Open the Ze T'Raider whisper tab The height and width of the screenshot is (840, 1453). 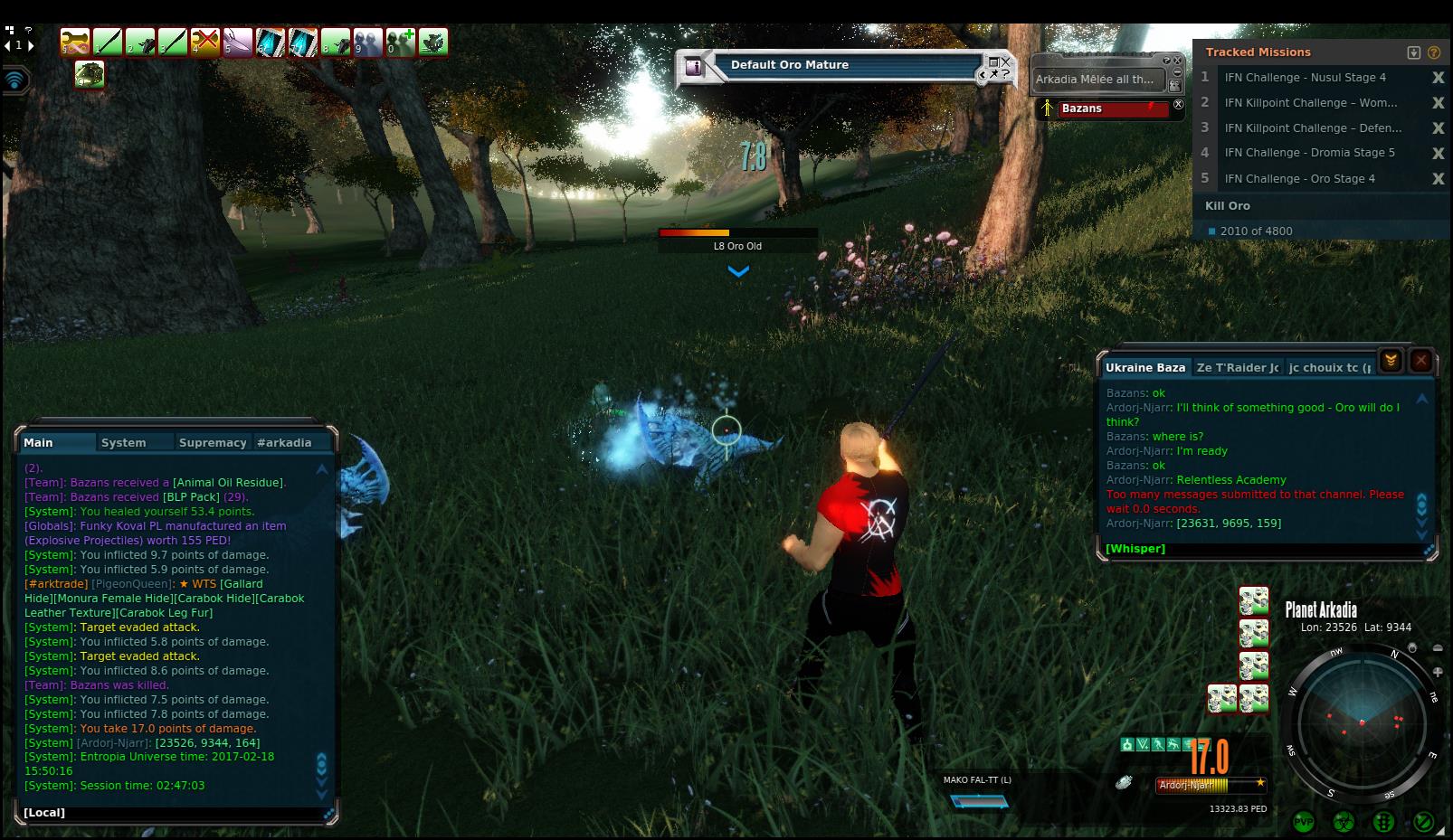click(1237, 368)
